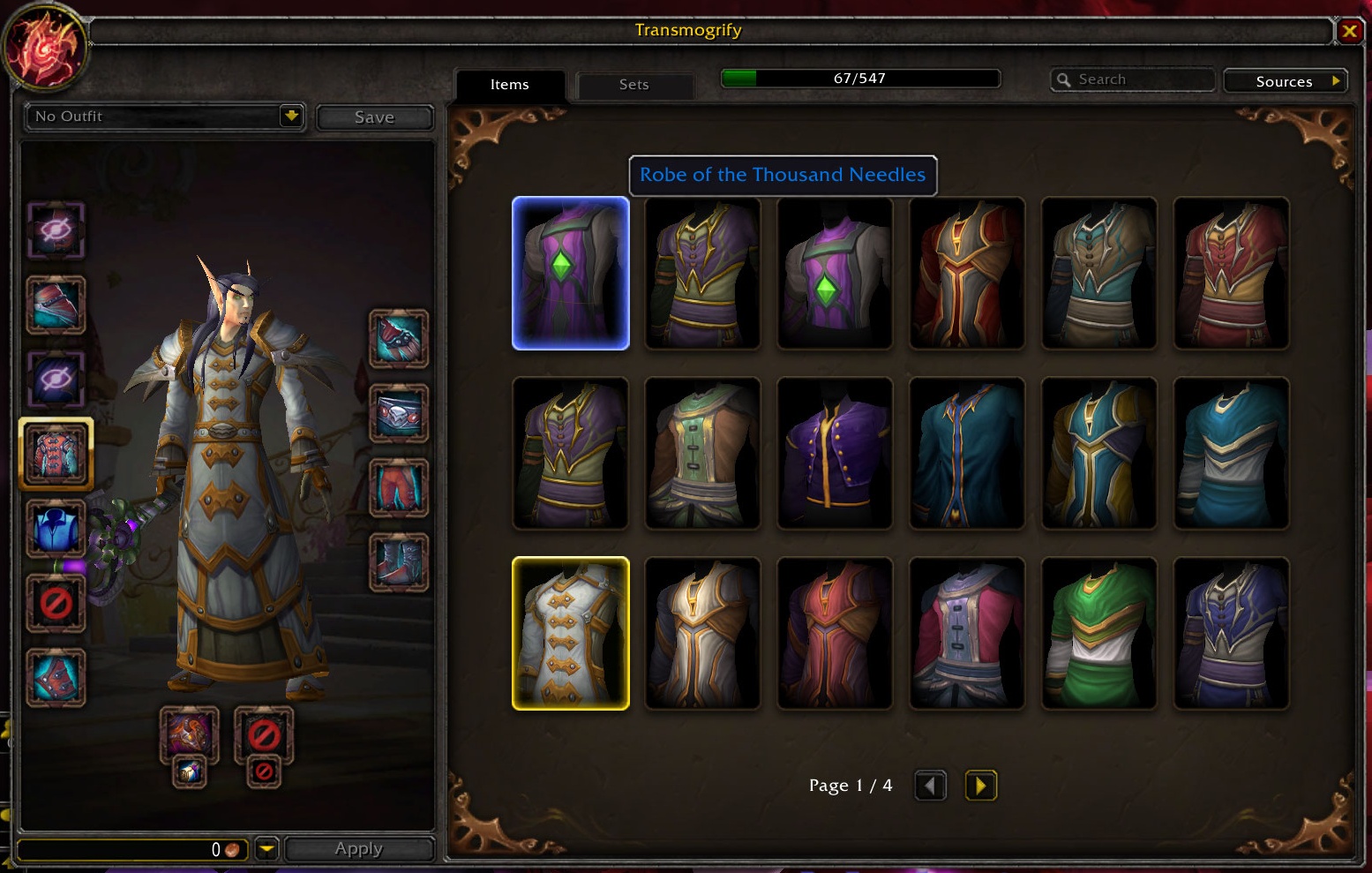Choose the pink and lavender buttoned robe
This screenshot has height=873, width=1372.
(966, 633)
